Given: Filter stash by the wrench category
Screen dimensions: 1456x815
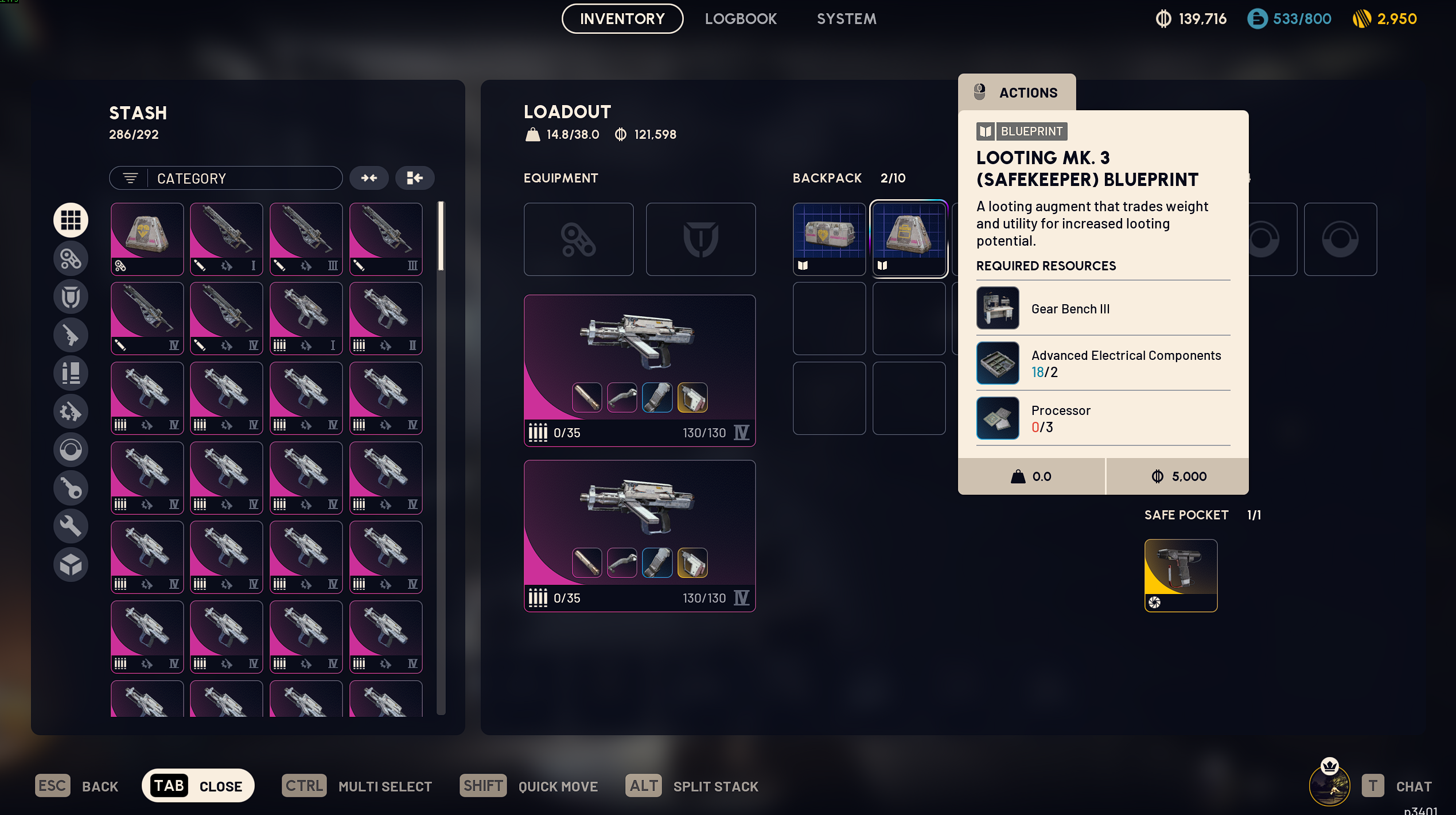Looking at the screenshot, I should click(x=71, y=526).
